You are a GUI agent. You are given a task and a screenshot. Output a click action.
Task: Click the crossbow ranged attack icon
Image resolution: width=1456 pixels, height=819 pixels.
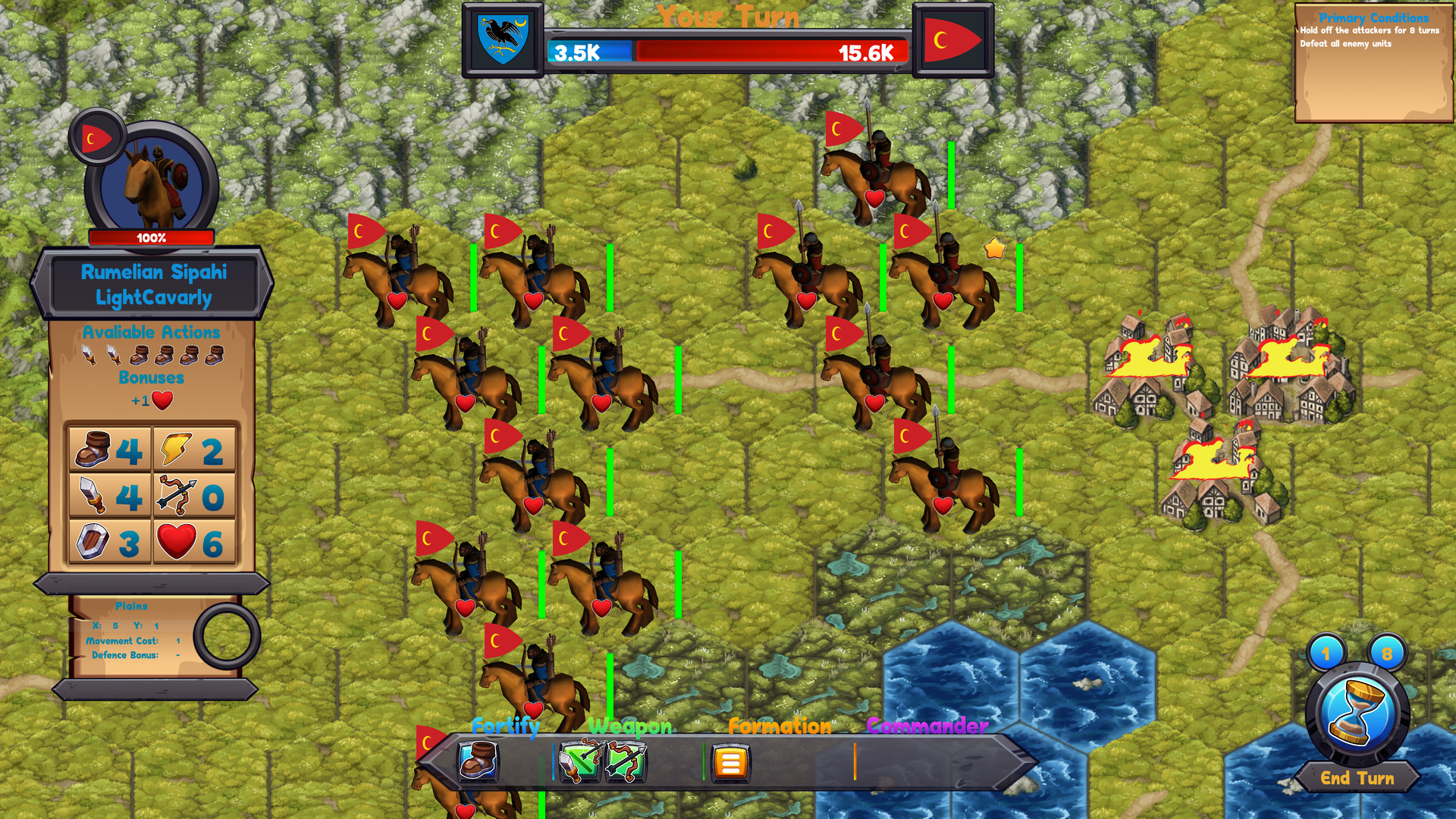[177, 495]
